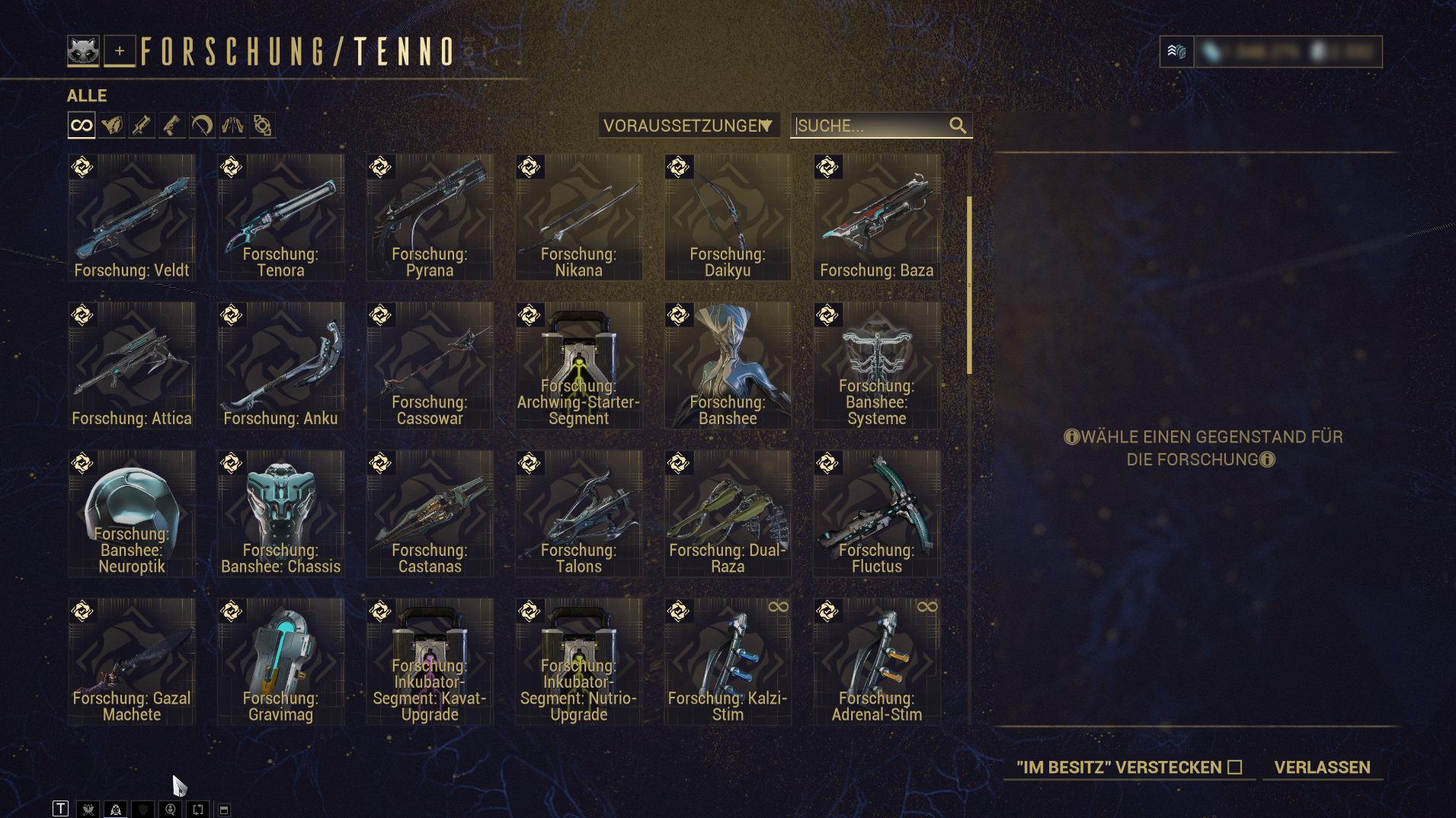The height and width of the screenshot is (818, 1456).
Task: Open Archwing-Starter-Segment research
Action: point(578,366)
